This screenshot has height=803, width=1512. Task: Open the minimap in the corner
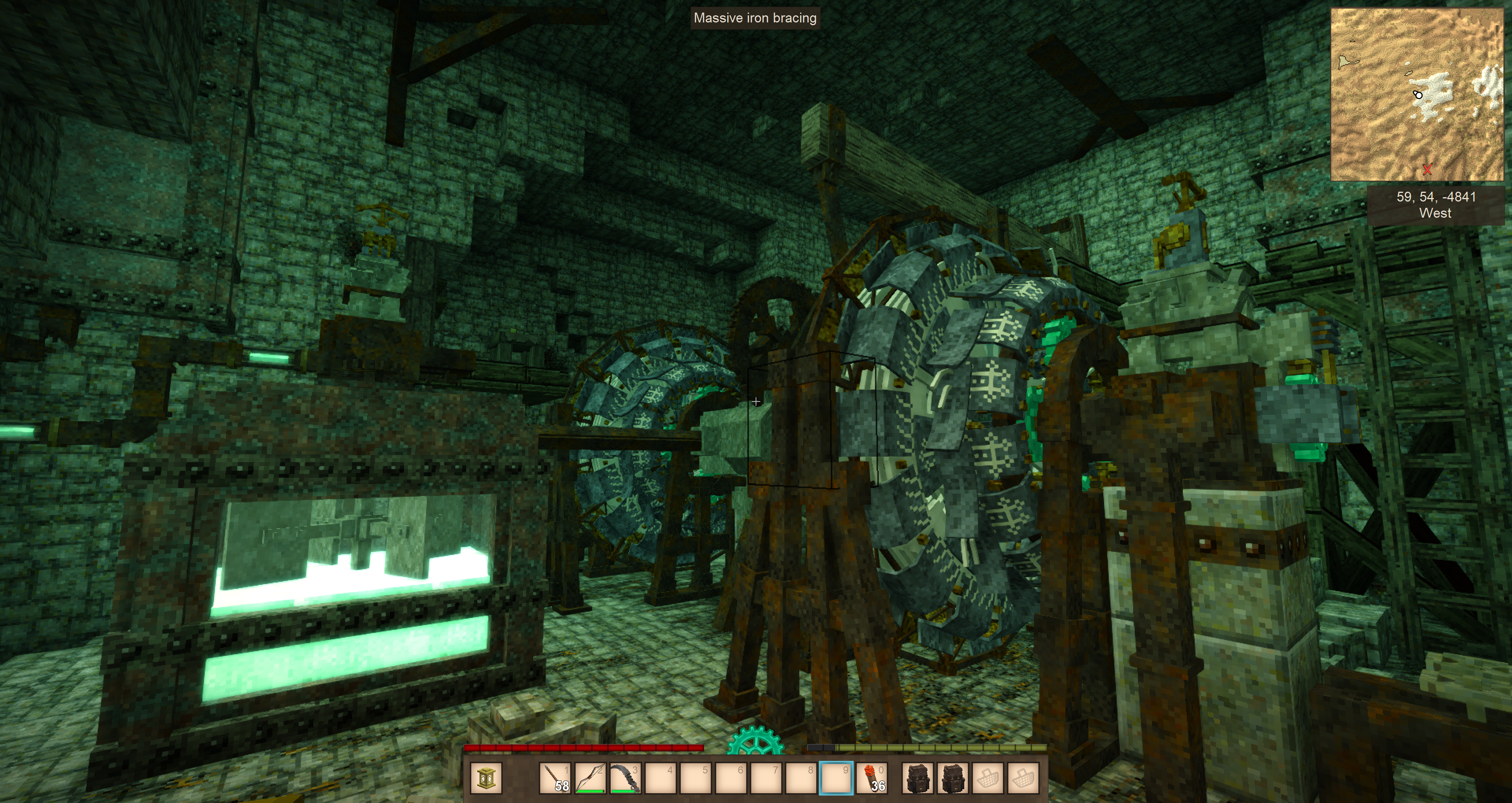1417,94
